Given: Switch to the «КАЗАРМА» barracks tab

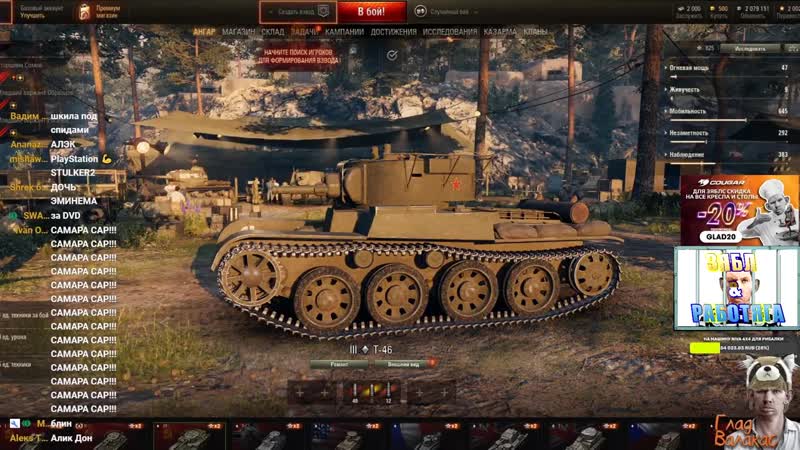Looking at the screenshot, I should coord(500,32).
